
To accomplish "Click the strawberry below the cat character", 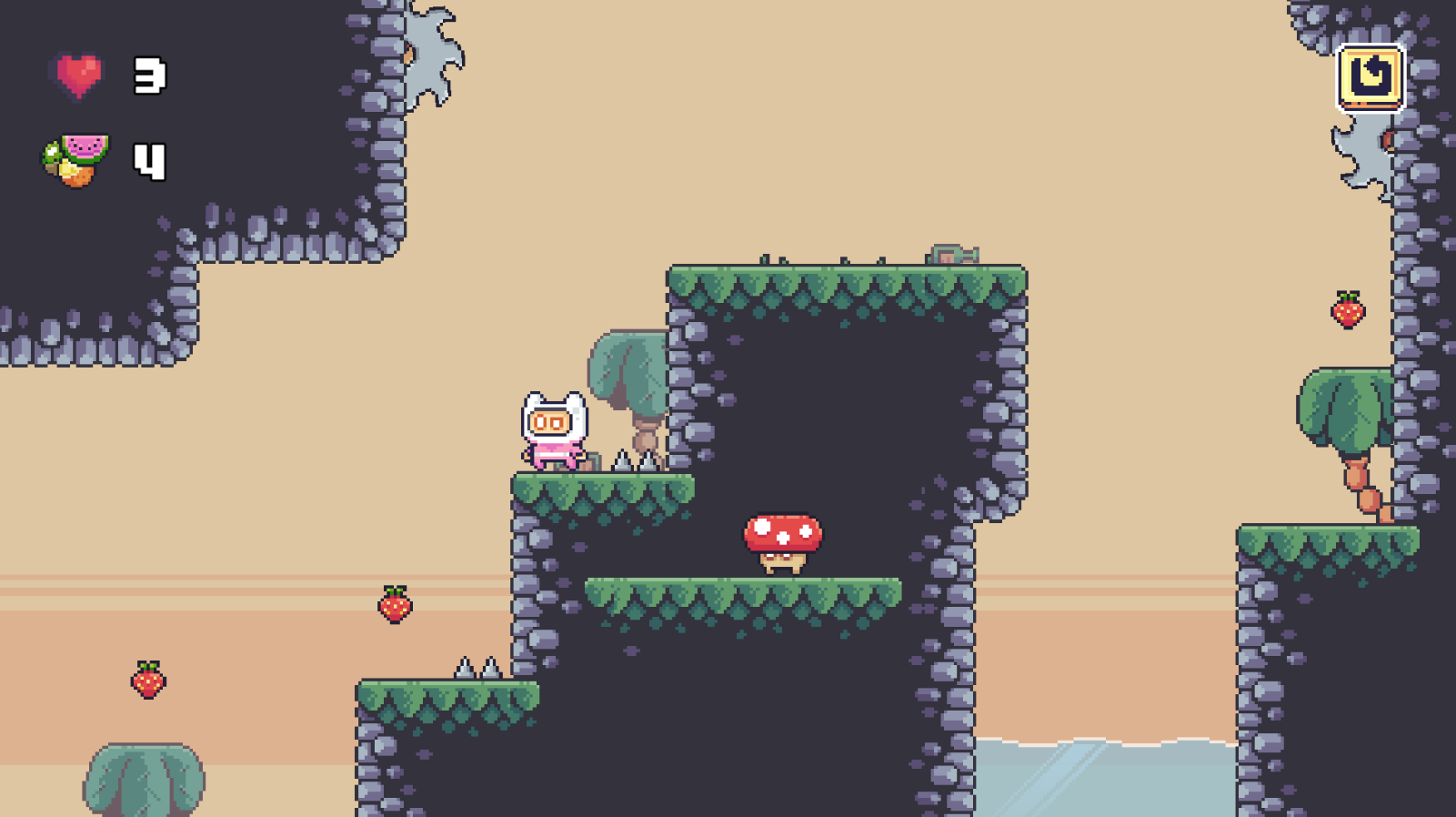I will [x=395, y=606].
